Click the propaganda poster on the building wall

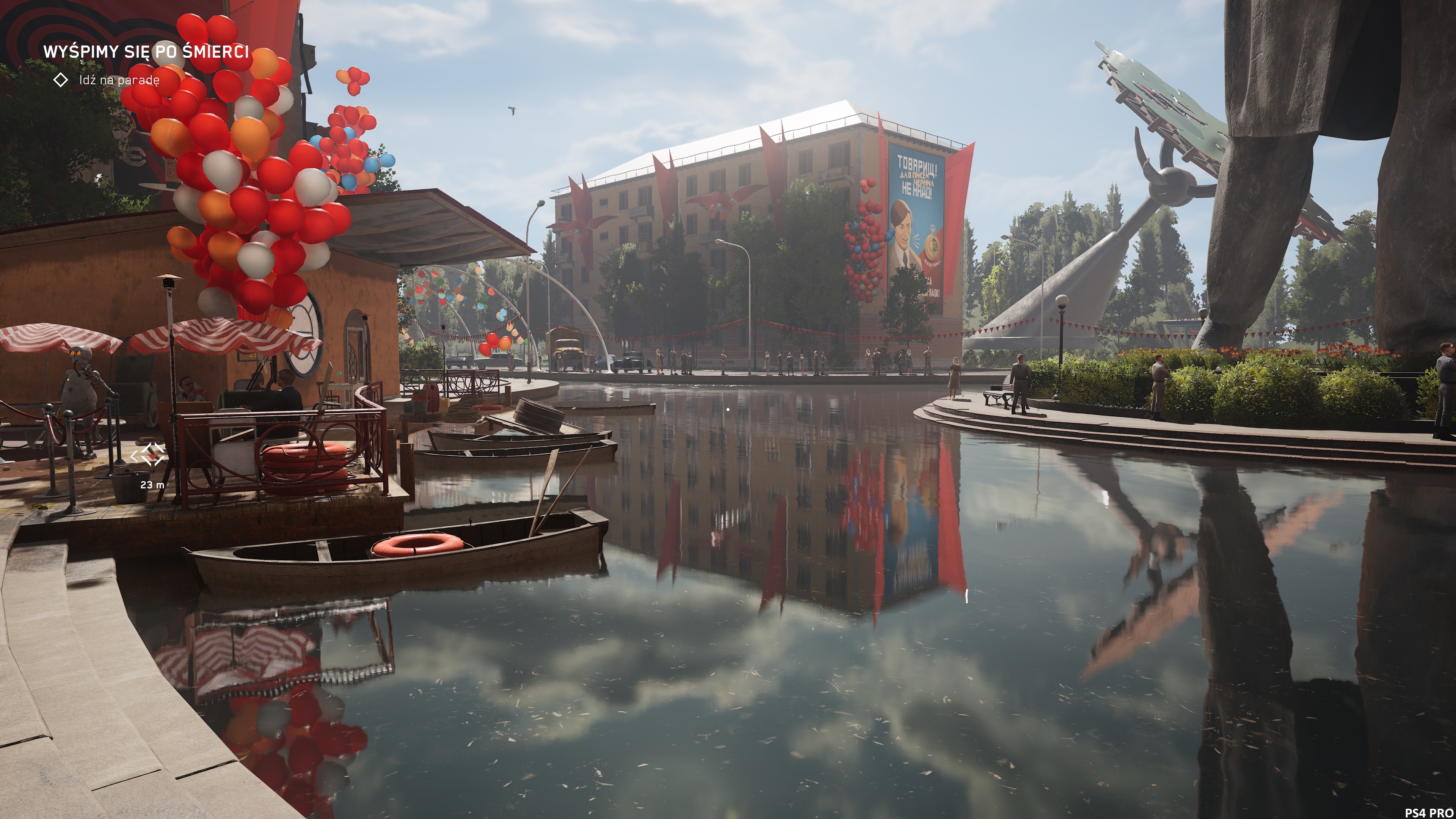pos(915,226)
